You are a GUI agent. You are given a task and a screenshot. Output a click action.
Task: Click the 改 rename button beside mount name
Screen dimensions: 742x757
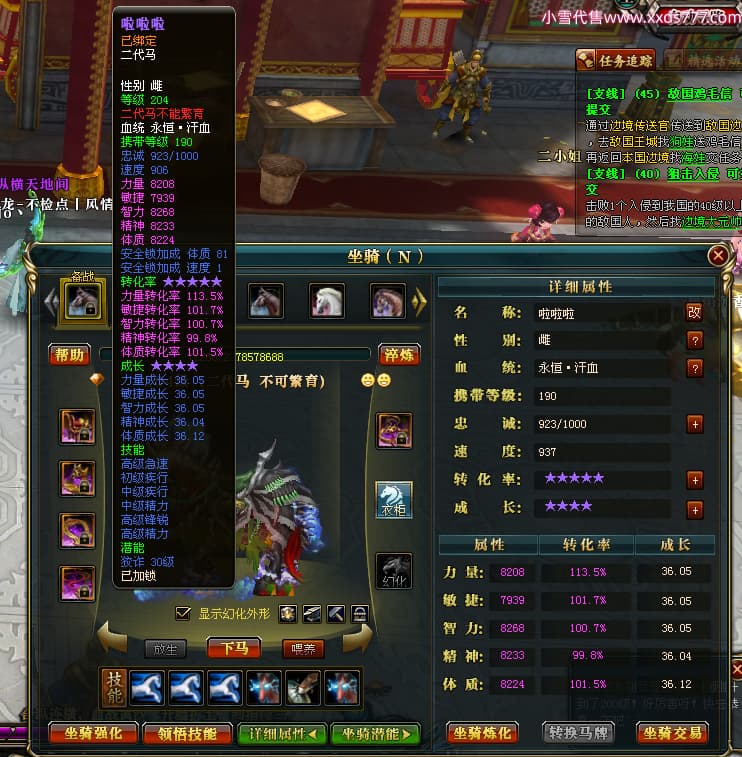click(694, 312)
